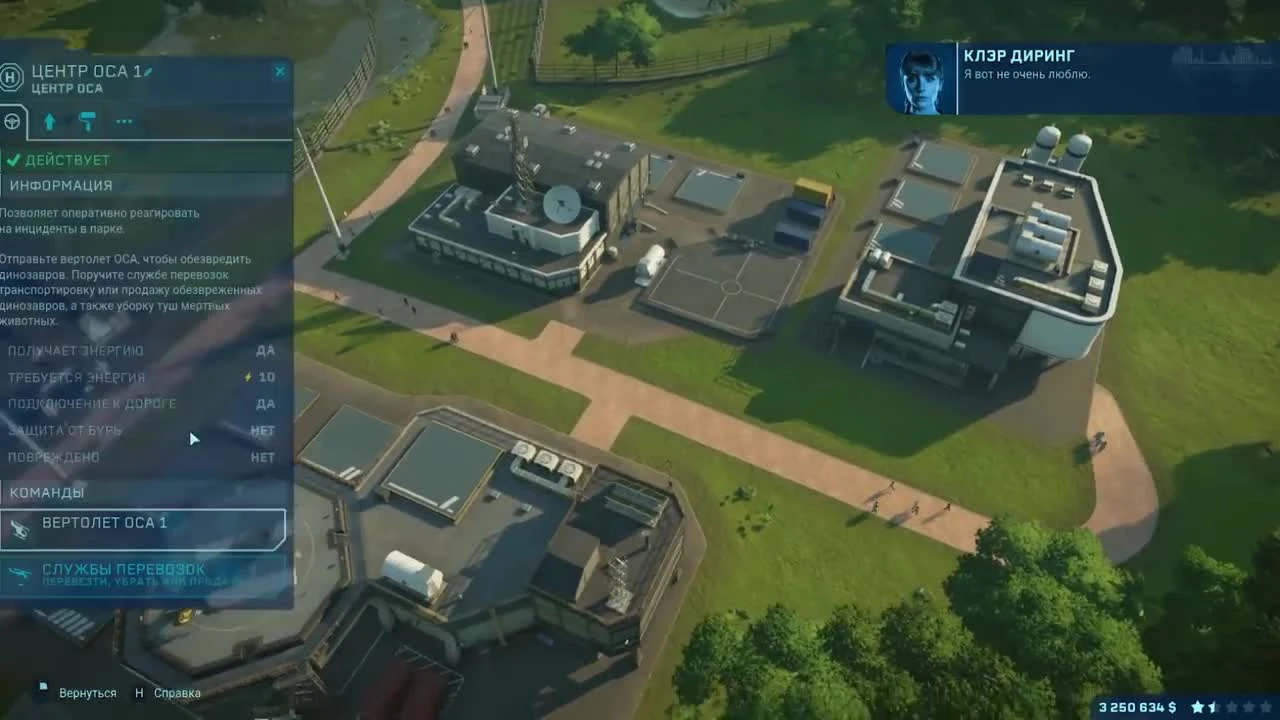Image resolution: width=1280 pixels, height=720 pixels.
Task: Open the pencil icon to rename ЦЕНТР ОСА 1
Action: pos(148,71)
